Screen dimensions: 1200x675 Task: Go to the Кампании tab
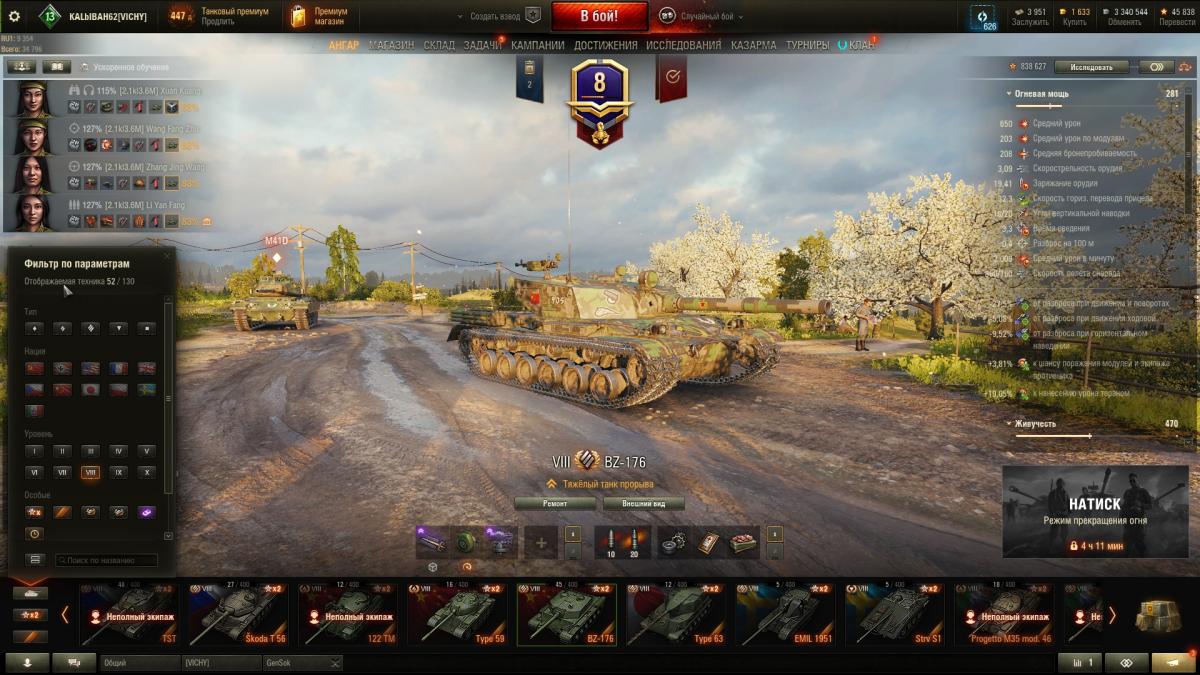click(538, 45)
